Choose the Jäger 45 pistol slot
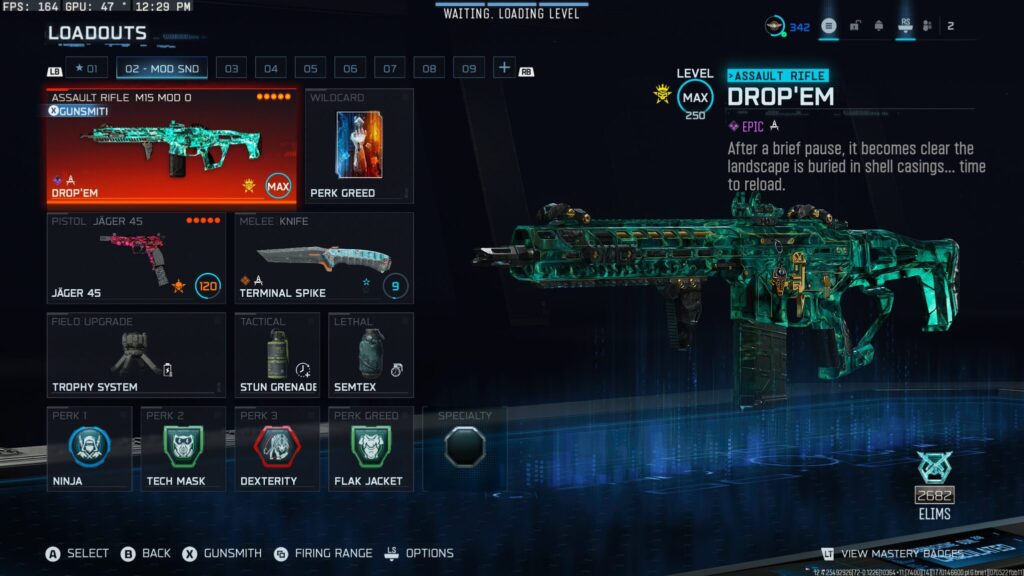This screenshot has height=576, width=1024. coord(136,258)
